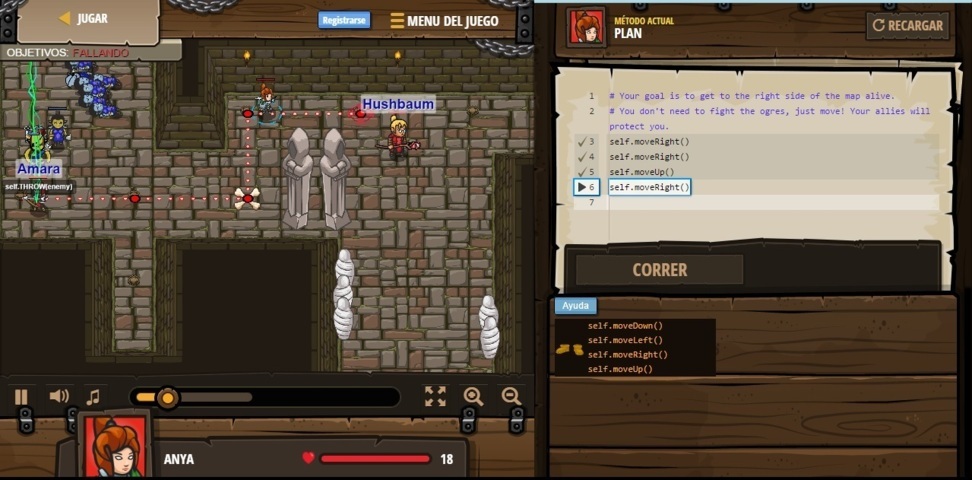This screenshot has height=480, width=972.
Task: Pause the level playback
Action: 21,397
